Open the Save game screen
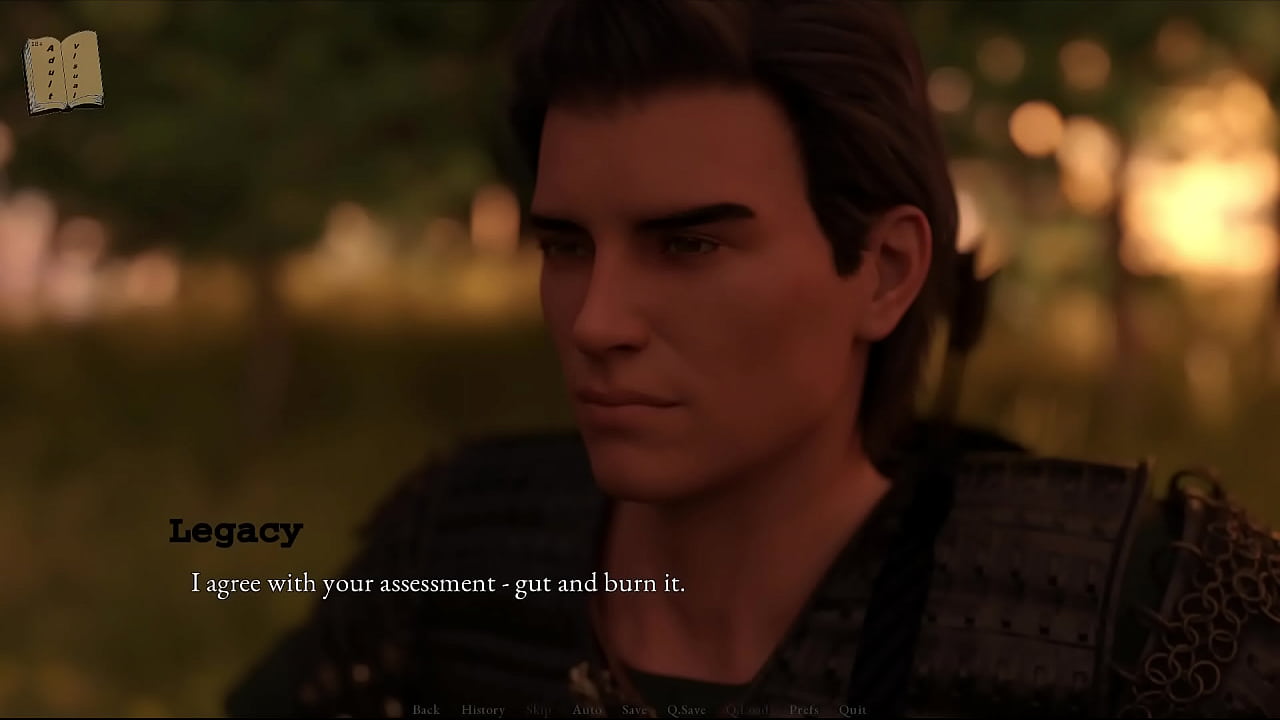The width and height of the screenshot is (1280, 720). 634,710
